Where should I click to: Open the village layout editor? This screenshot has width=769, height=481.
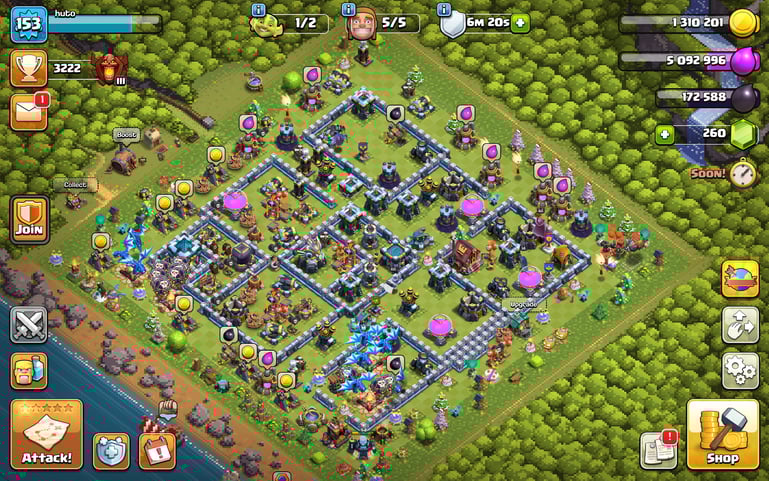click(740, 325)
